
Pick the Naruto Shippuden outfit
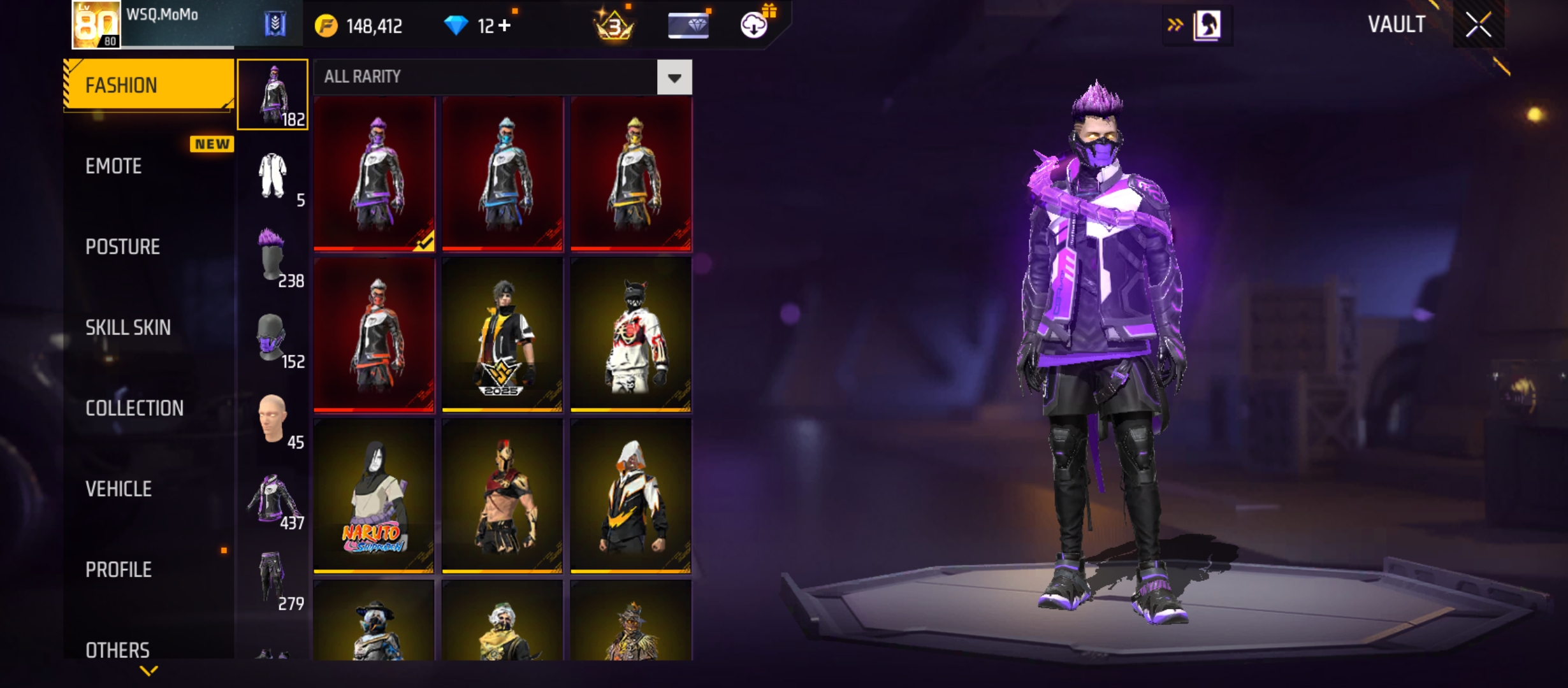pyautogui.click(x=374, y=496)
